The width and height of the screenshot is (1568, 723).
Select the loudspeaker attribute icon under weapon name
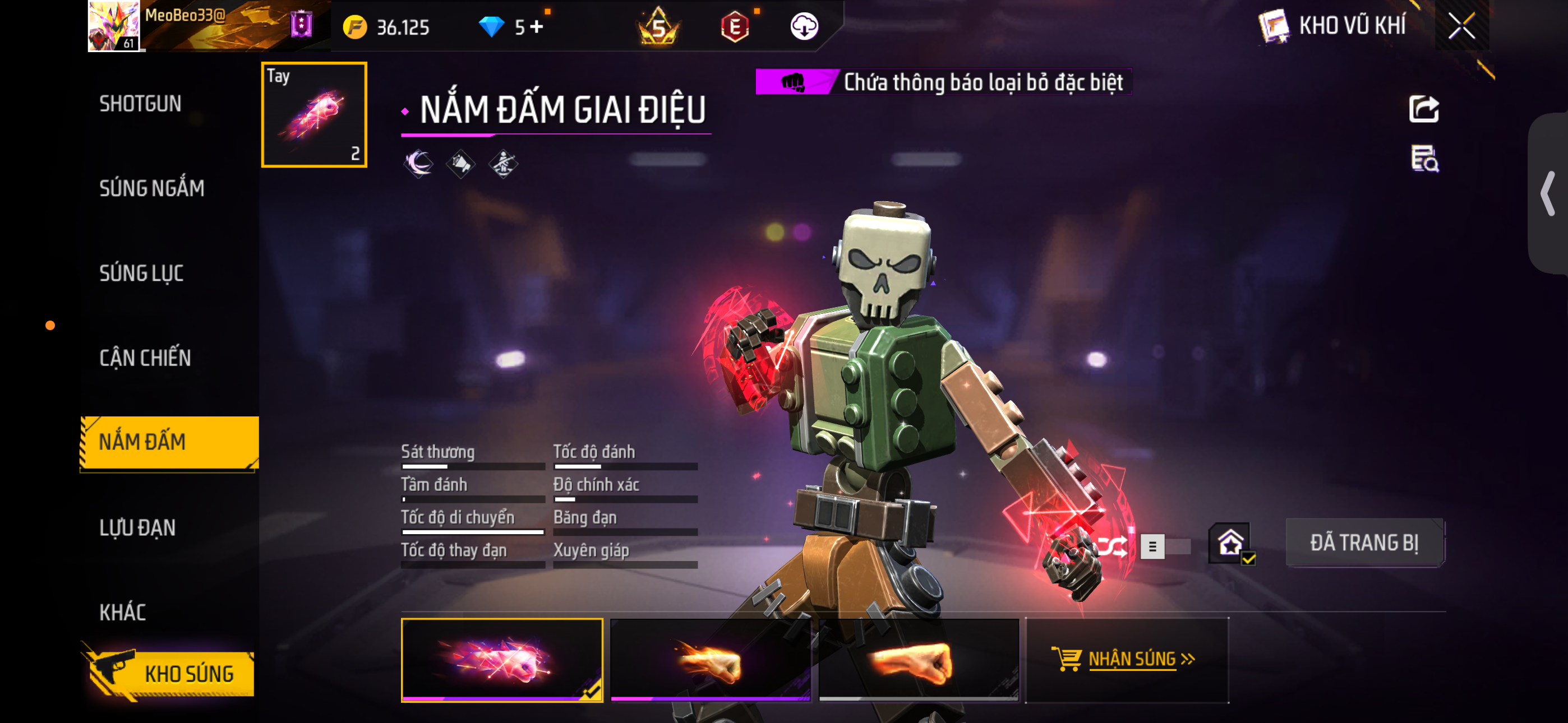[x=462, y=163]
